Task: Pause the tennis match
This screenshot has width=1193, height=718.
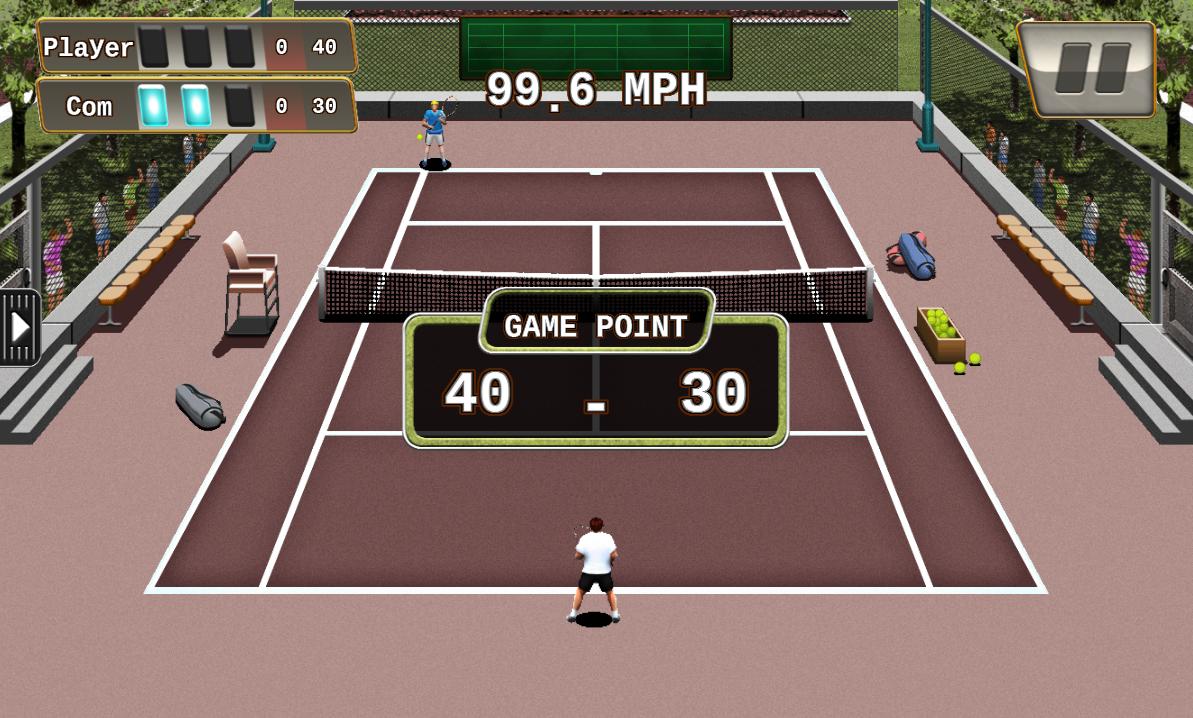Action: tap(1088, 69)
